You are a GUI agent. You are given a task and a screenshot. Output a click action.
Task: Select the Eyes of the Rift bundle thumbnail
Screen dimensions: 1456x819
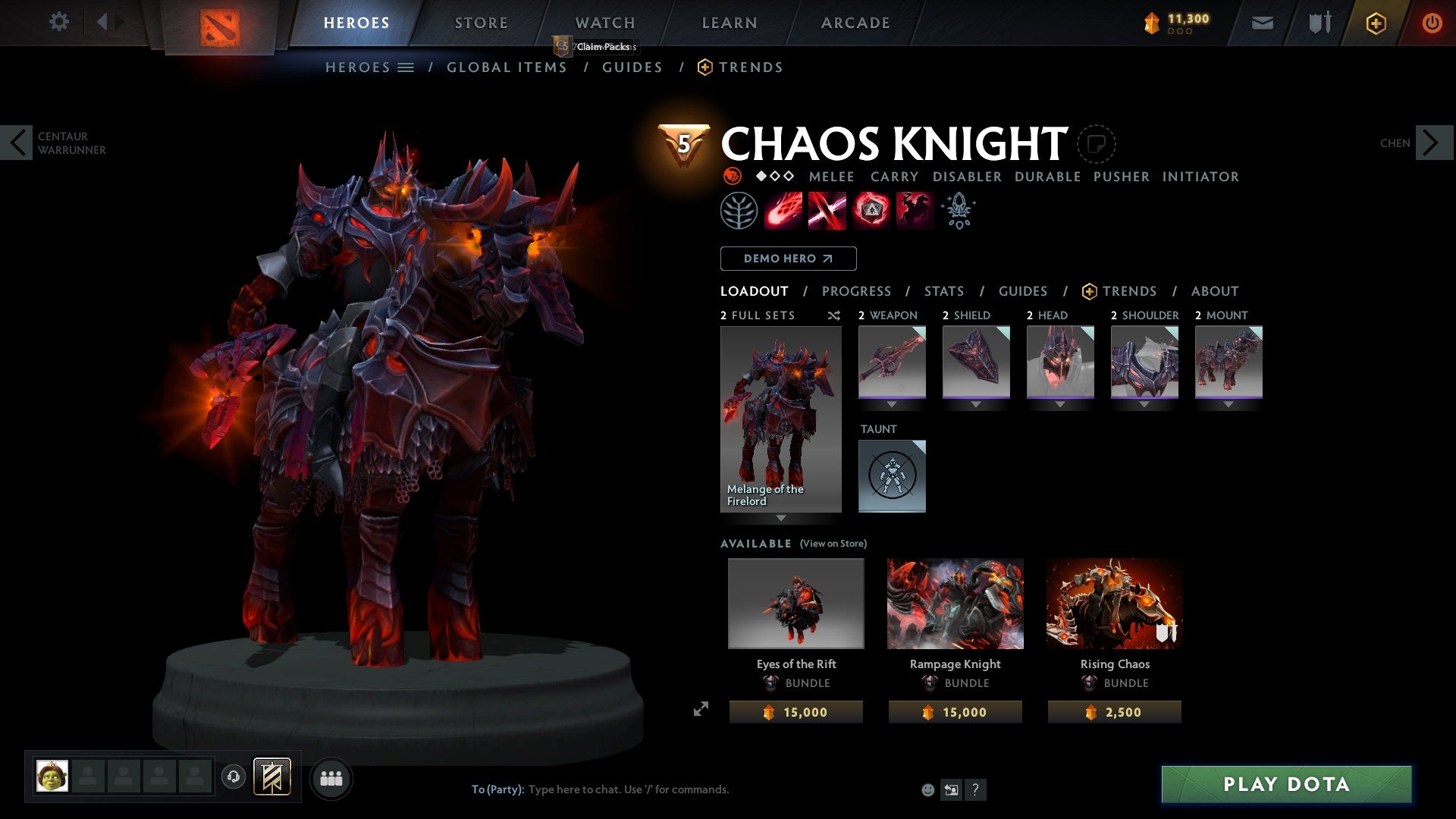point(795,603)
